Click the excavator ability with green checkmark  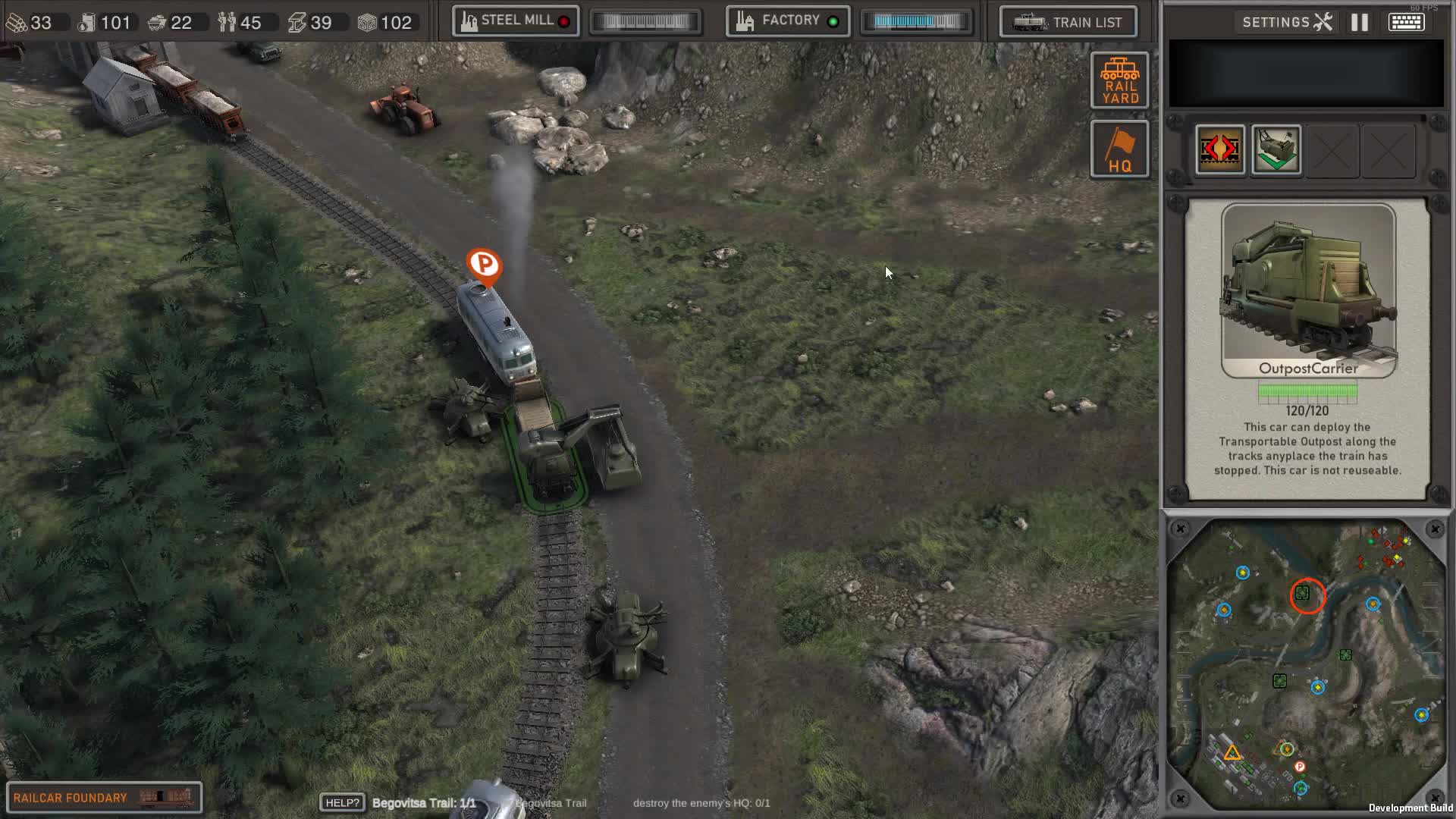pos(1276,151)
